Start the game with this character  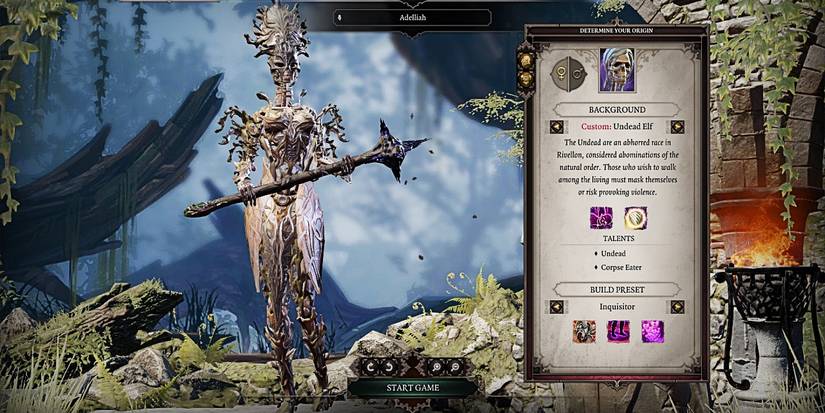[414, 388]
